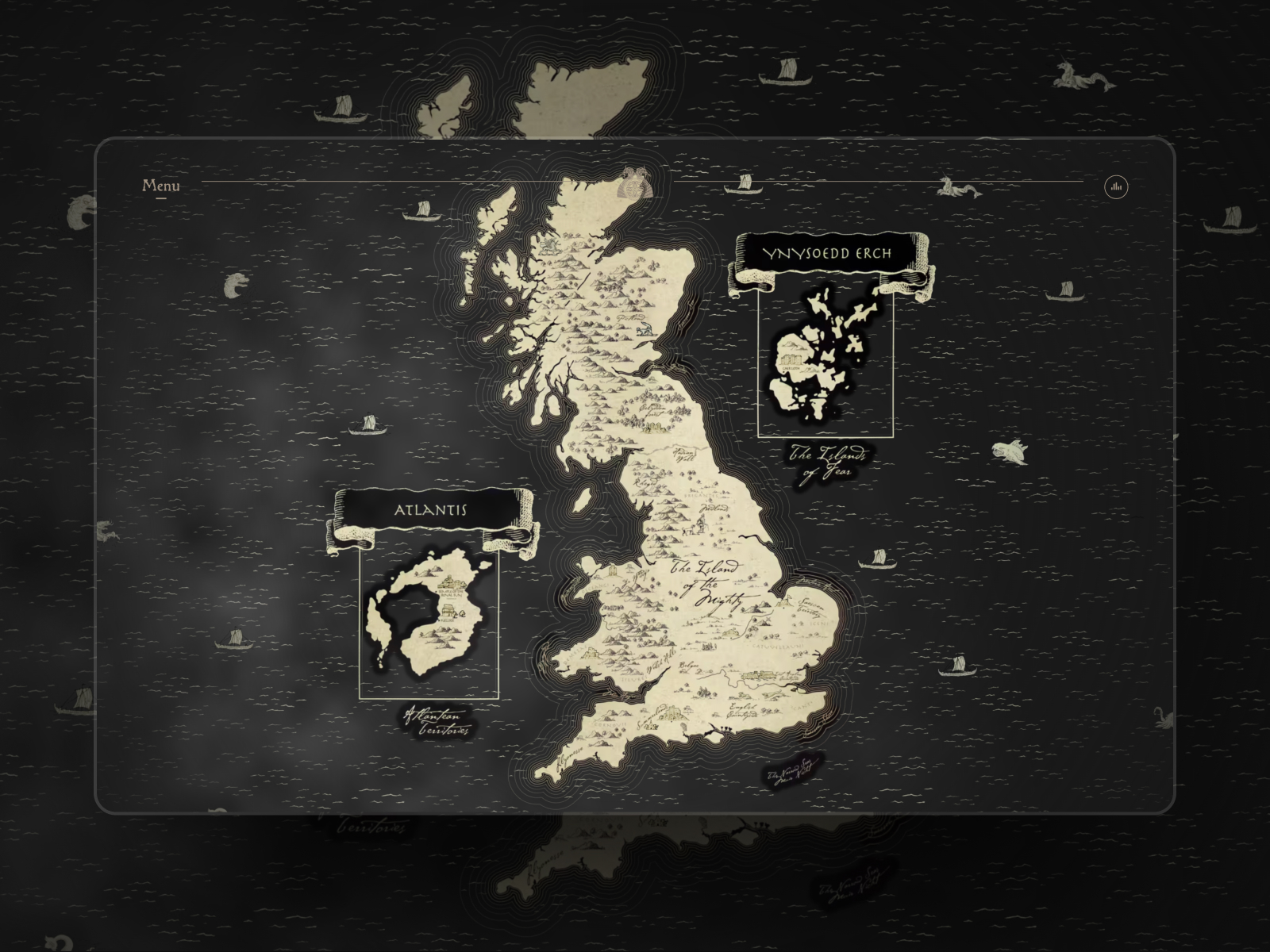Click the dragon-prow compass emblem above Scotland
The width and height of the screenshot is (1270, 952).
coord(634,182)
